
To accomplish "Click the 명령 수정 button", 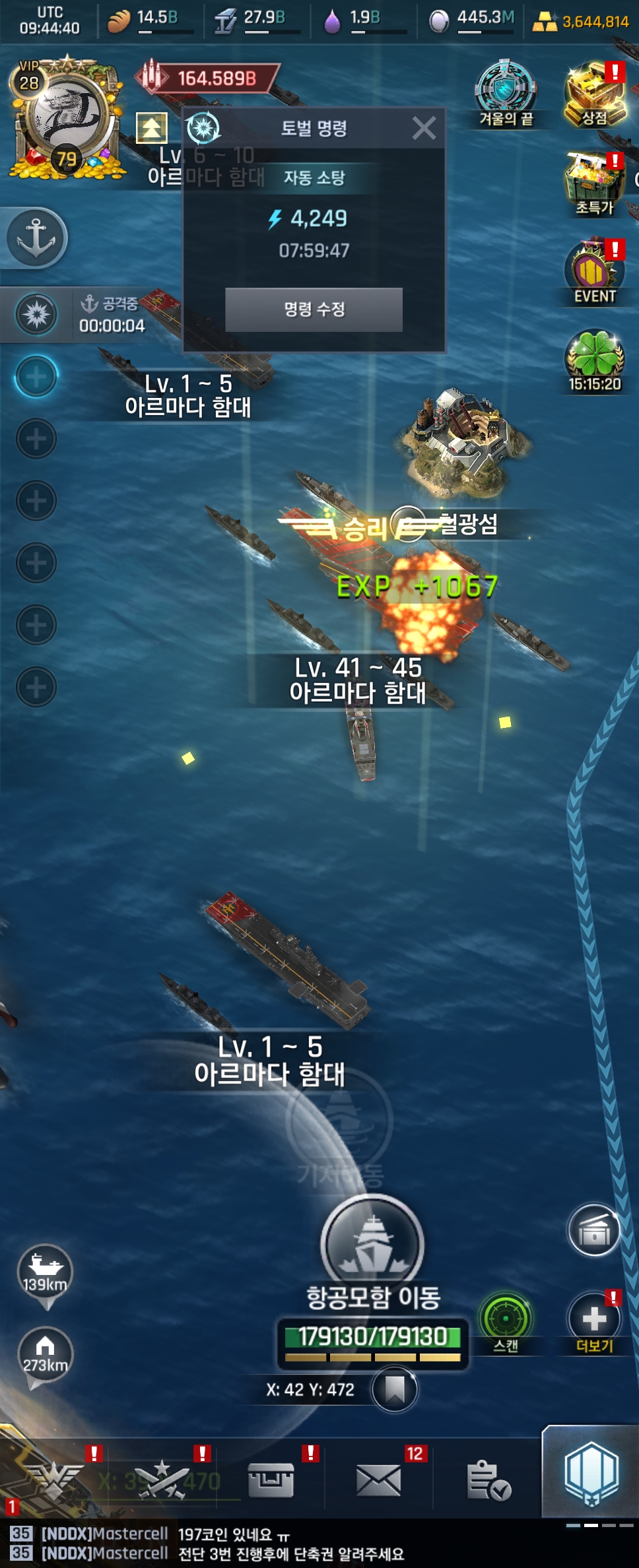I will click(314, 310).
